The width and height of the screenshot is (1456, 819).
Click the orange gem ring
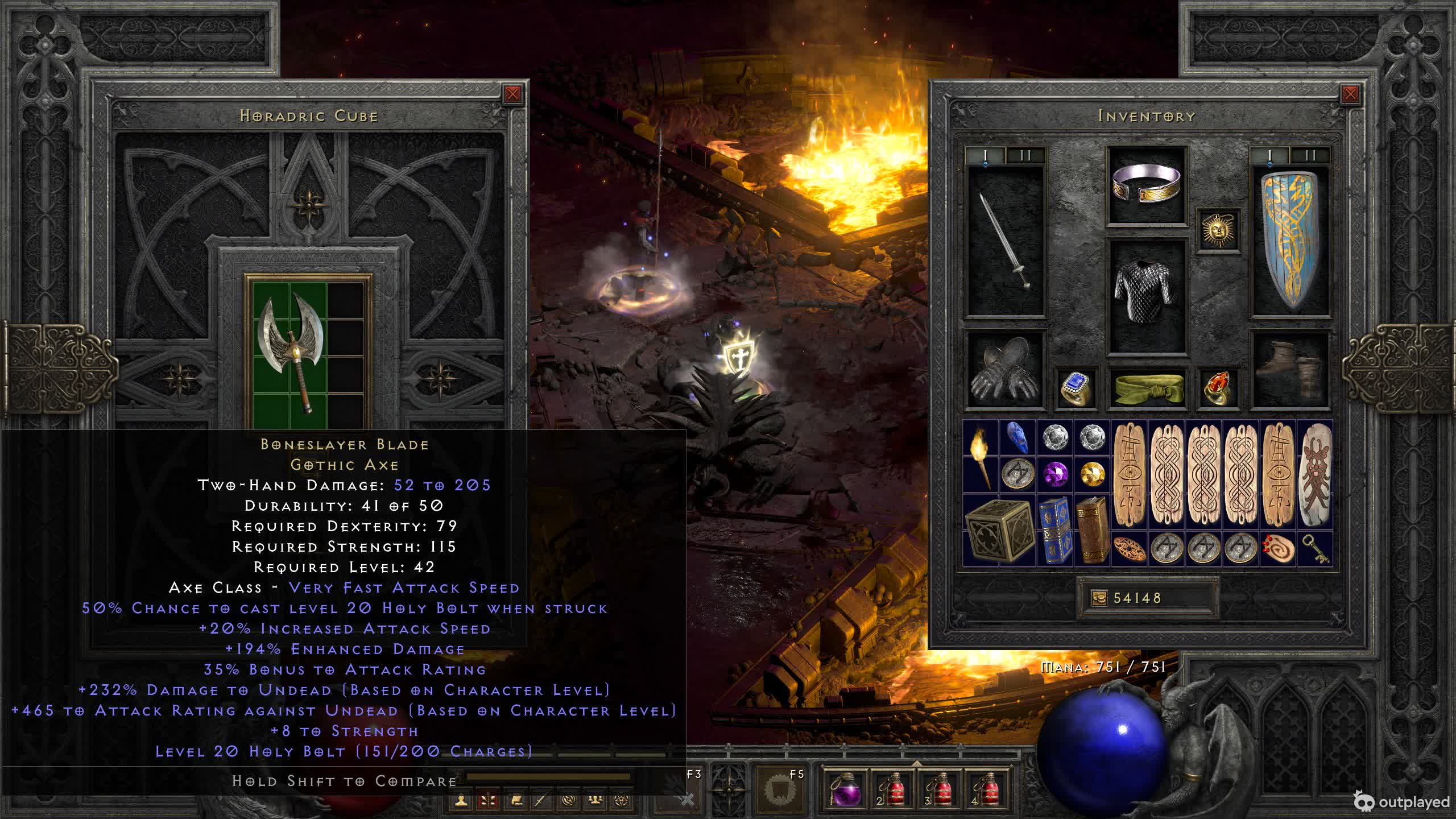tap(1217, 388)
